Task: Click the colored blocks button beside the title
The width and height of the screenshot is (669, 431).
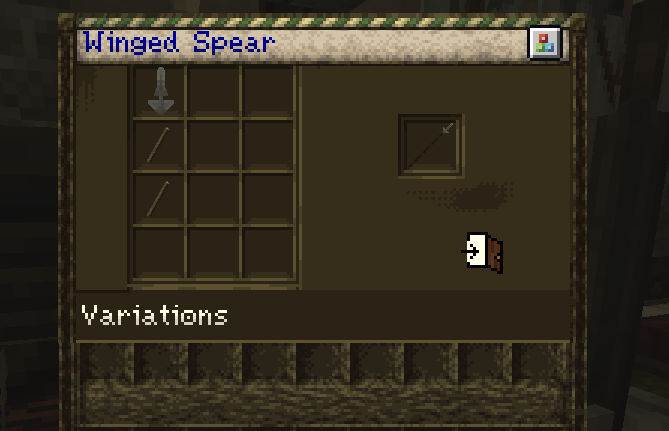Action: coord(544,44)
